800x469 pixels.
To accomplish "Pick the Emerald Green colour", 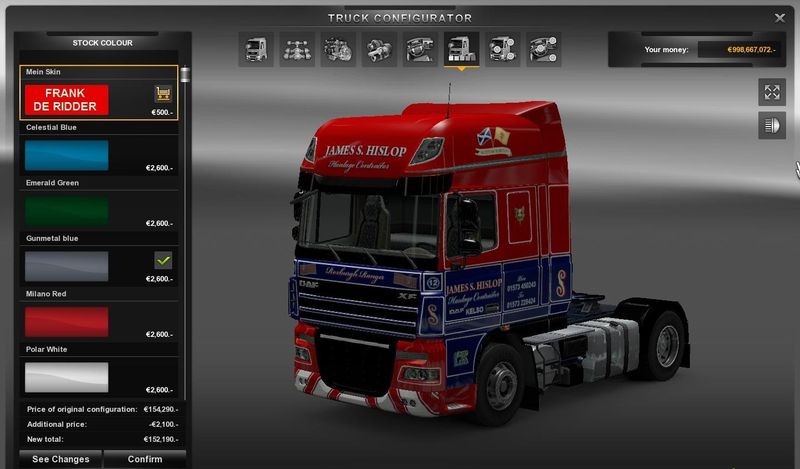I will pyautogui.click(x=66, y=210).
